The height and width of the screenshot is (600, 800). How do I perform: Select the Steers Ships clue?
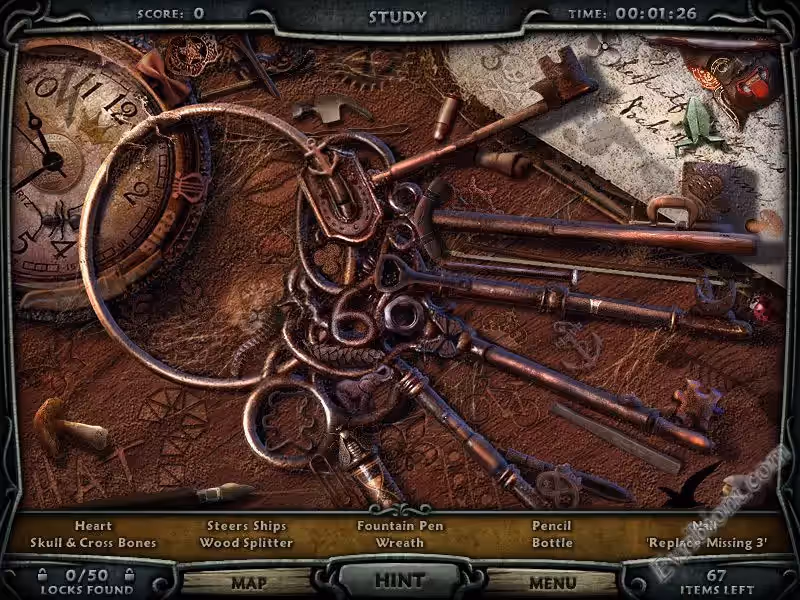tap(246, 526)
